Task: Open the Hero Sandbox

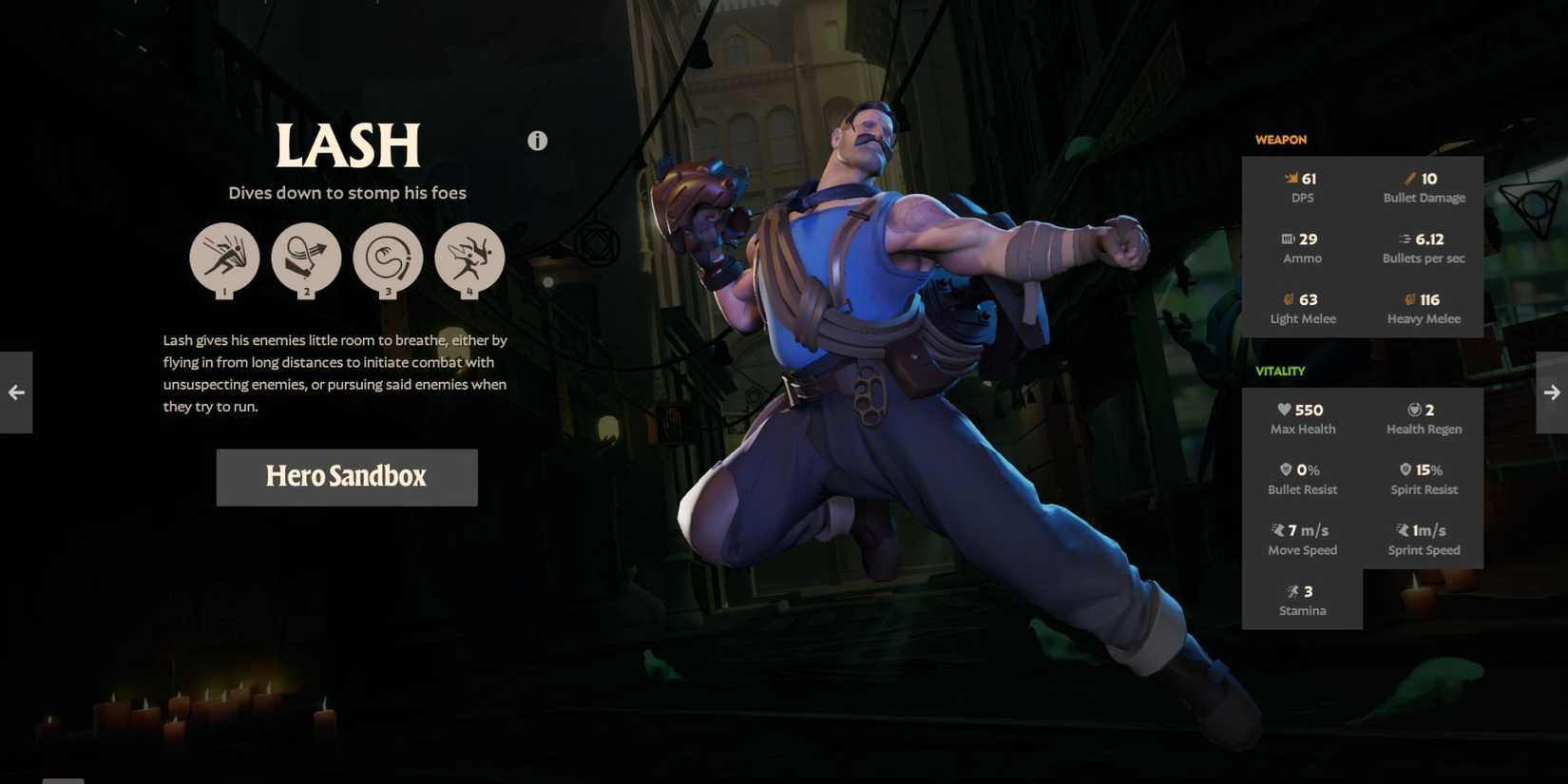Action: point(347,477)
